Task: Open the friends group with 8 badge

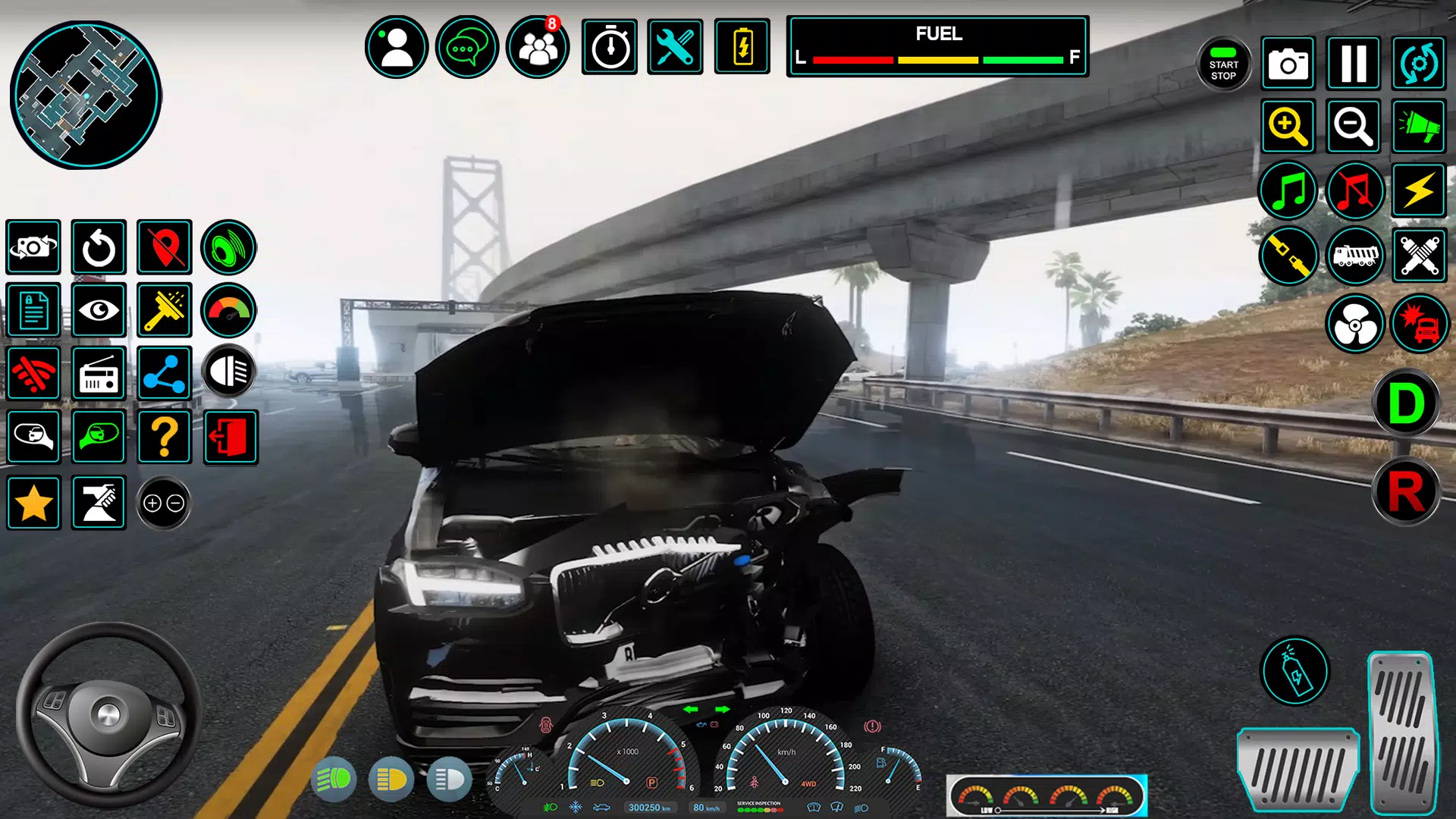Action: [x=538, y=47]
